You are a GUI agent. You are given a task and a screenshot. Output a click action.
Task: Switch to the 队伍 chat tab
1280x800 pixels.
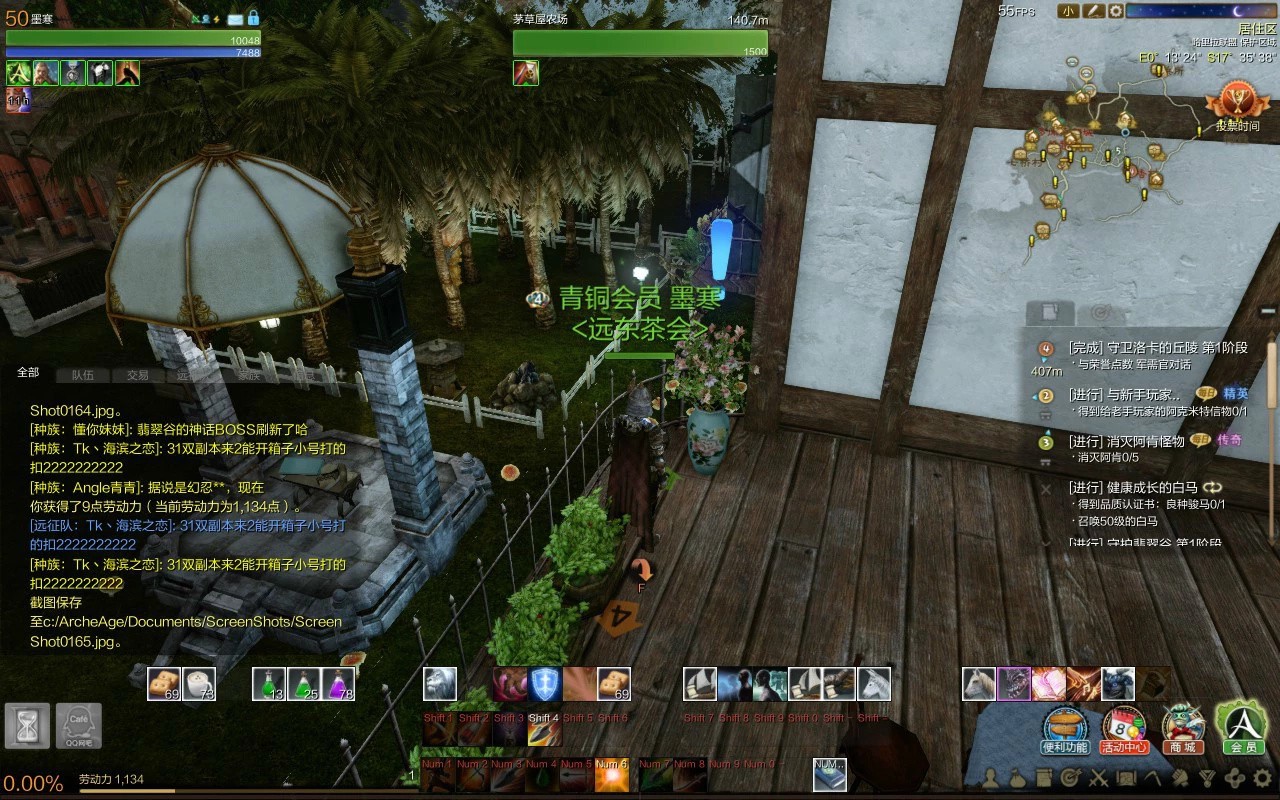pyautogui.click(x=82, y=375)
